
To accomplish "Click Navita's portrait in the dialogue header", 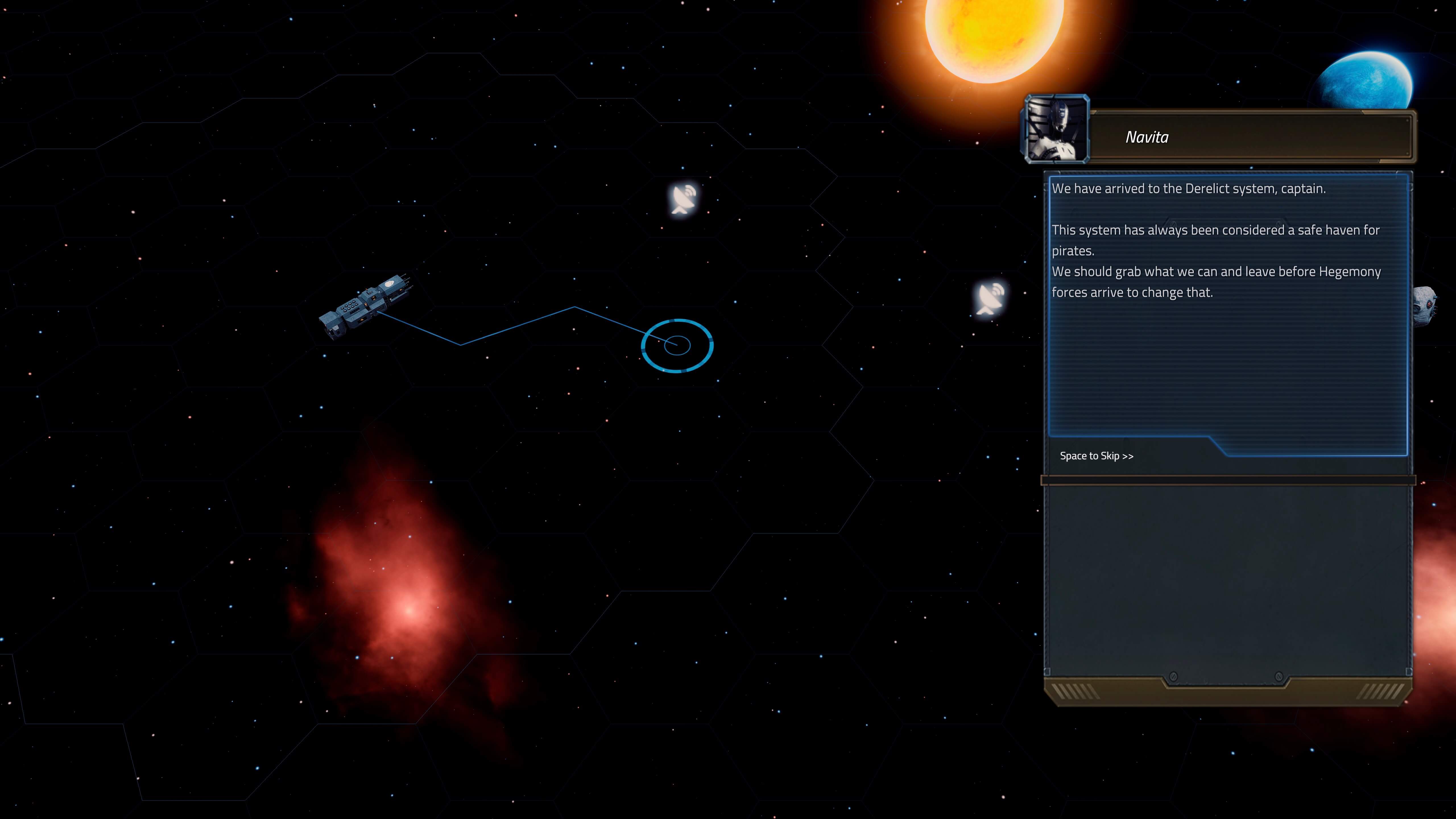I will (x=1056, y=129).
